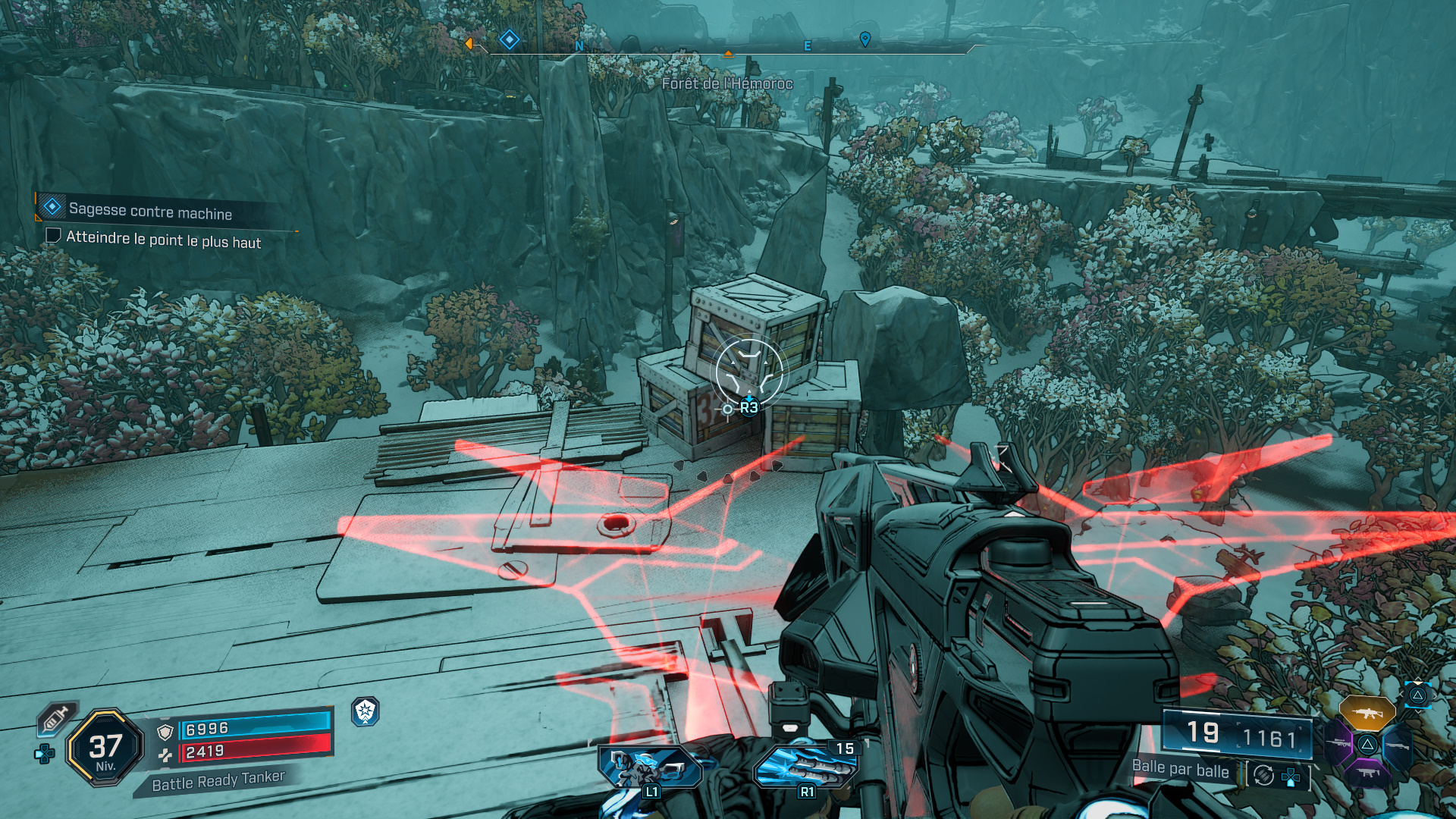Select the tracked quest Sagesse contre machine
Viewport: 1456px width, 819px height.
[x=150, y=211]
